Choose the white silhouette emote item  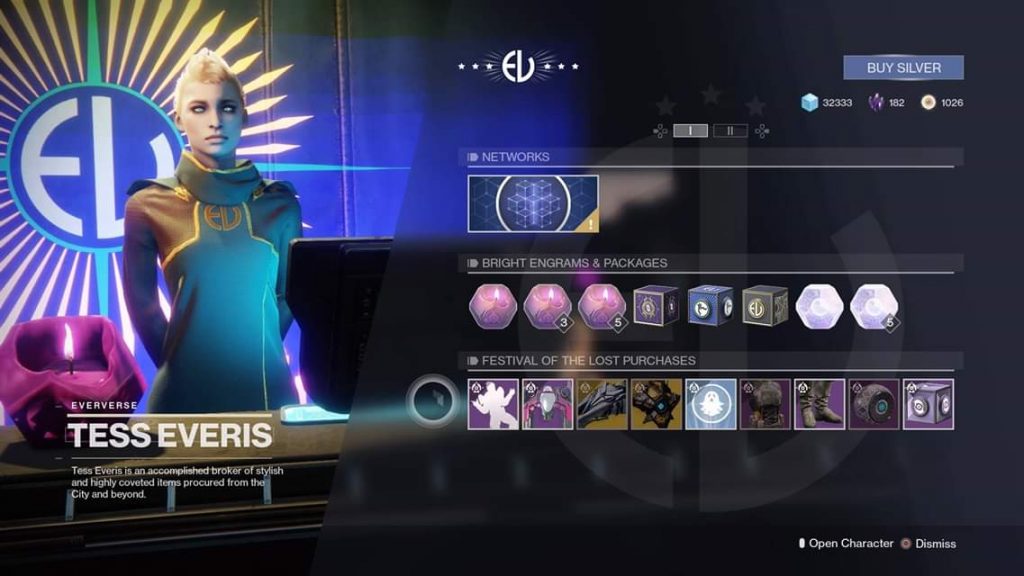(493, 404)
